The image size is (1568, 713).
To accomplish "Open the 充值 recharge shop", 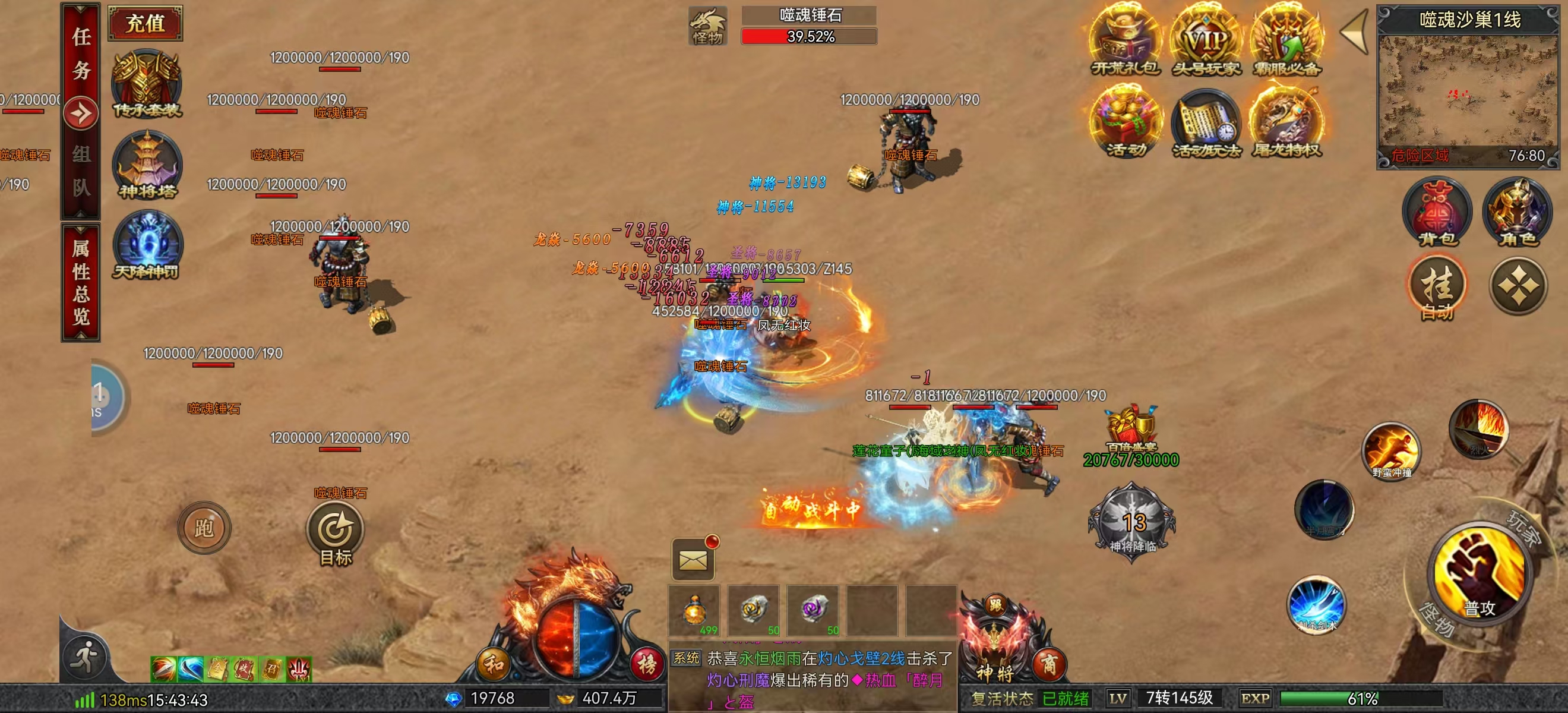I will [145, 23].
